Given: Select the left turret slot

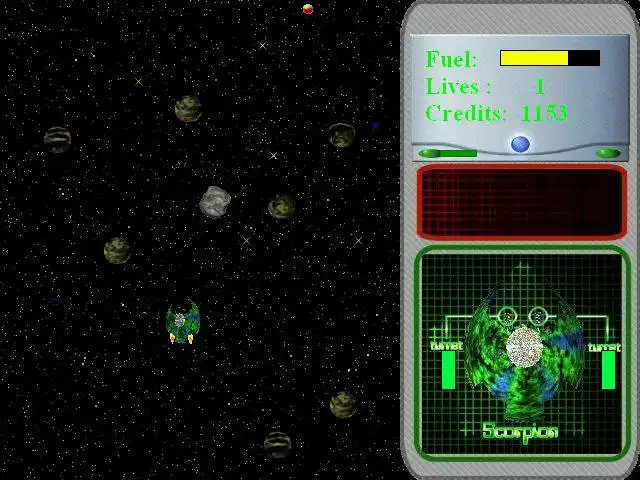Looking at the screenshot, I should tap(447, 370).
